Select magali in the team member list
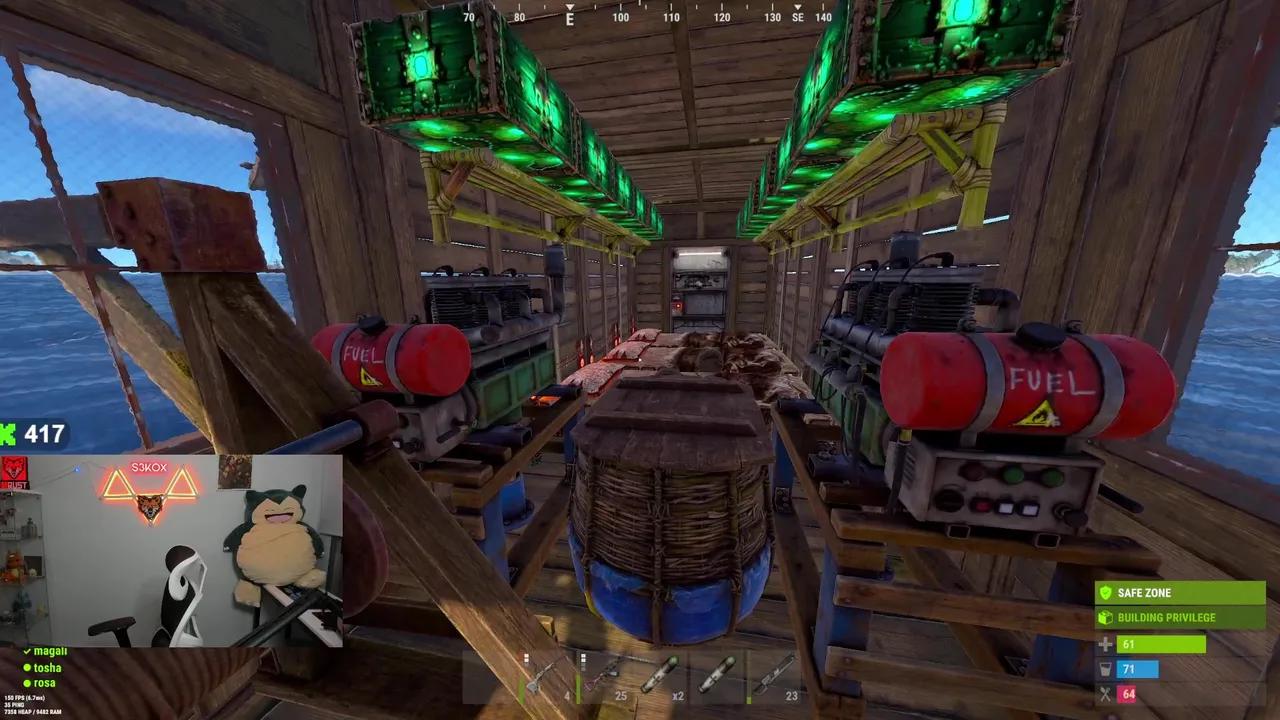 pyautogui.click(x=50, y=652)
